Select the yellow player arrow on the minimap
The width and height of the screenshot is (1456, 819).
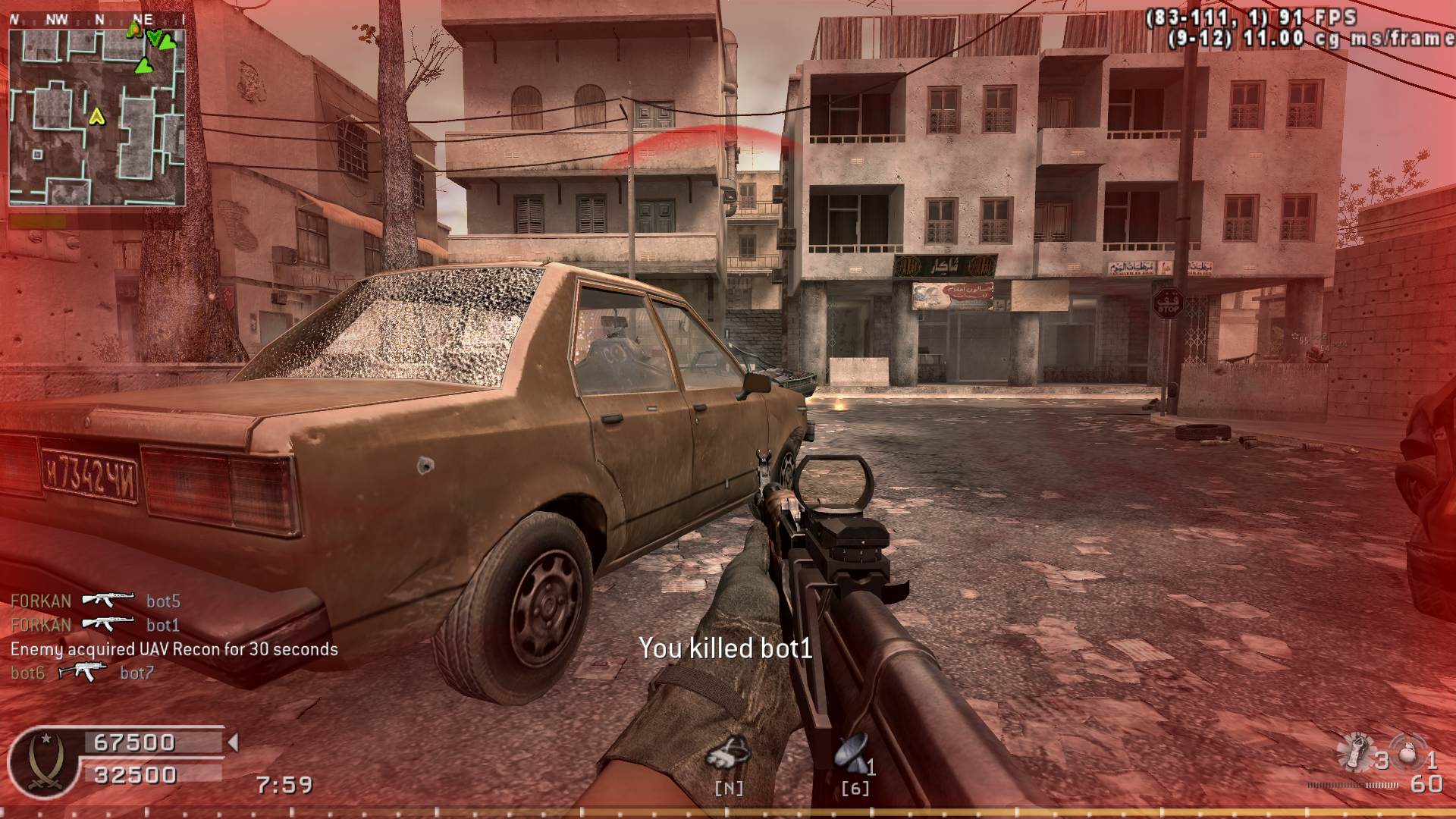(96, 117)
